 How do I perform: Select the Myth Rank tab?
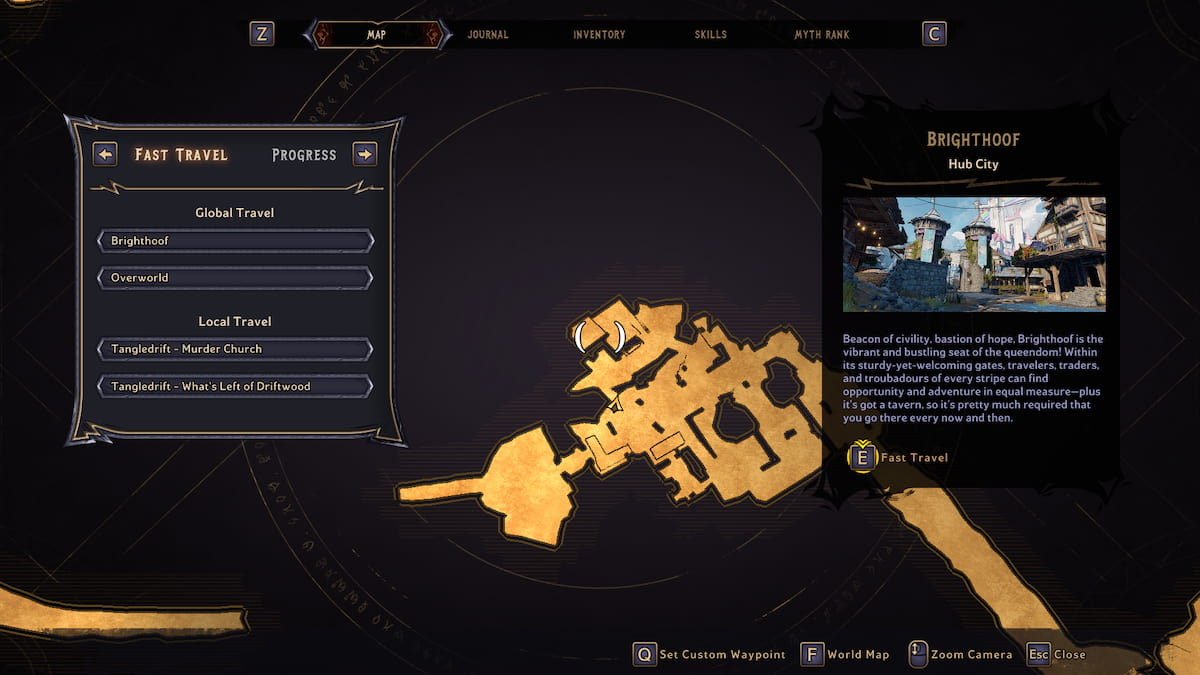[x=822, y=34]
